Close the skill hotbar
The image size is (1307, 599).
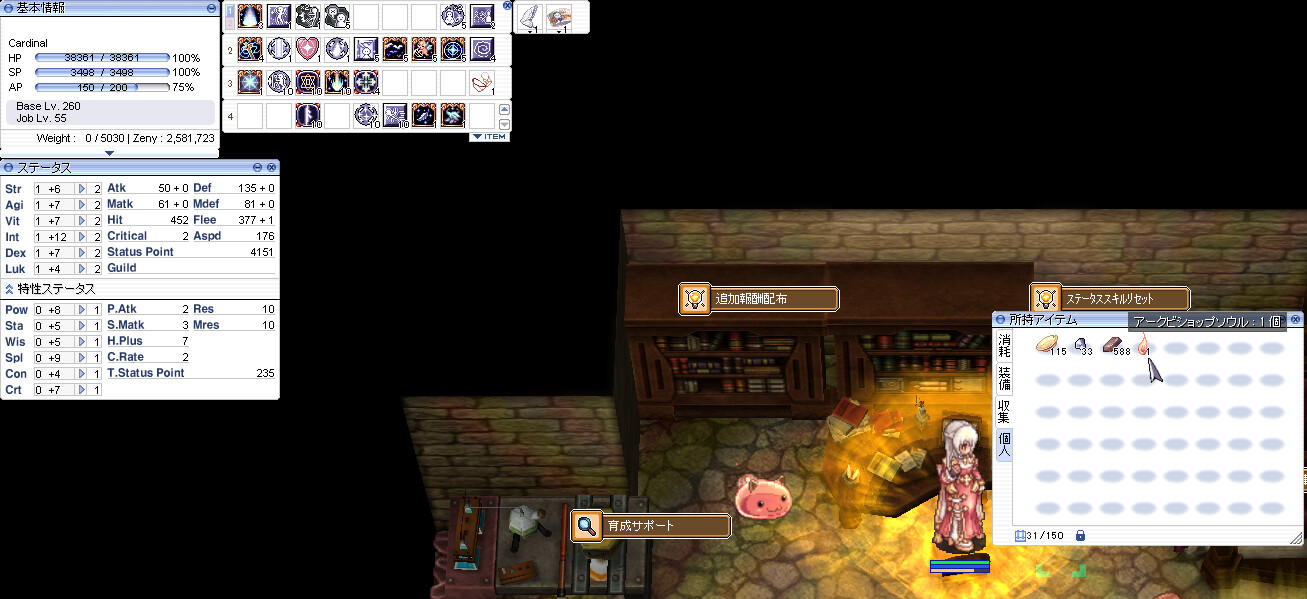click(507, 6)
